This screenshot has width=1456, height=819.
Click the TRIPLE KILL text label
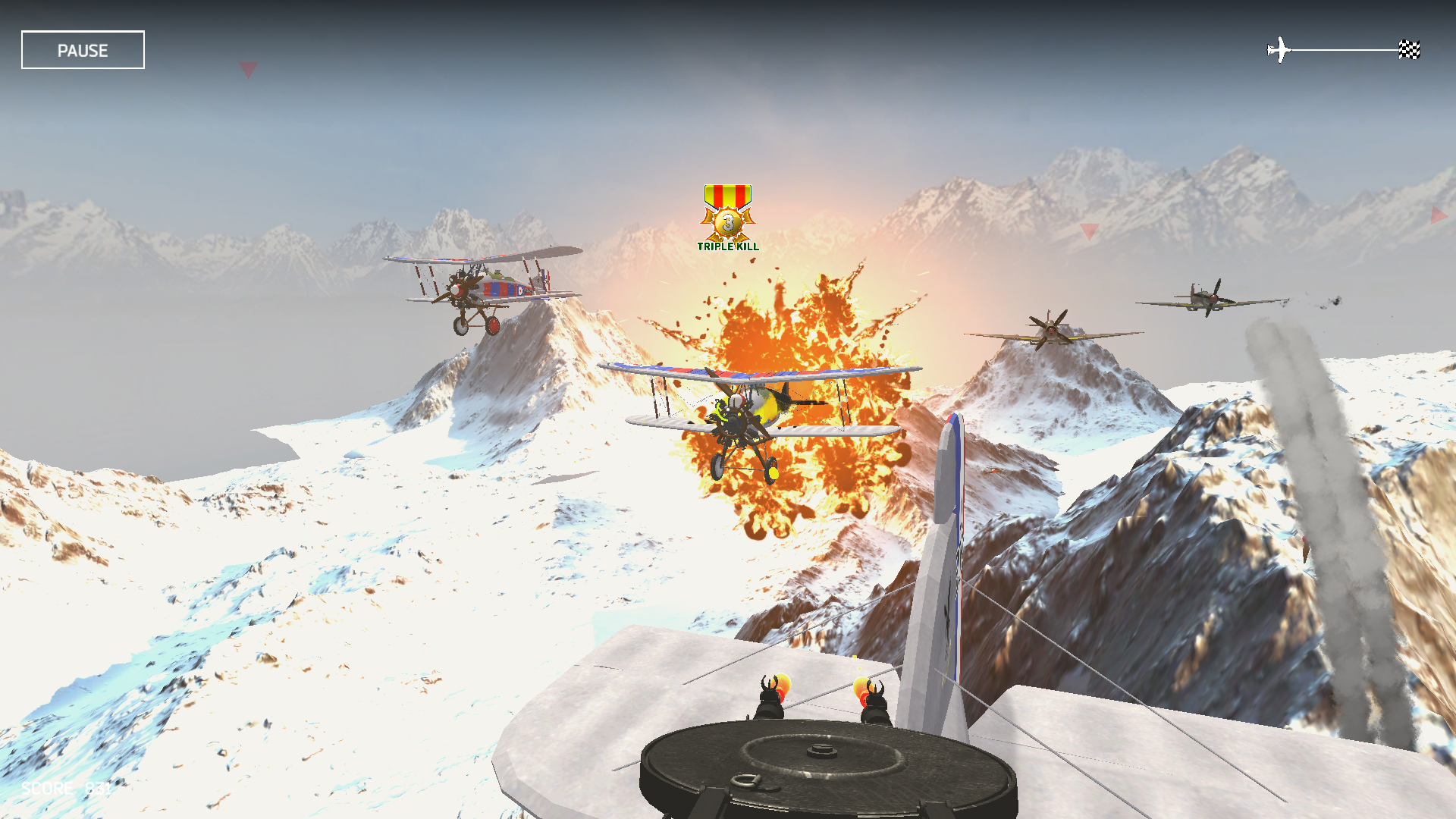727,246
